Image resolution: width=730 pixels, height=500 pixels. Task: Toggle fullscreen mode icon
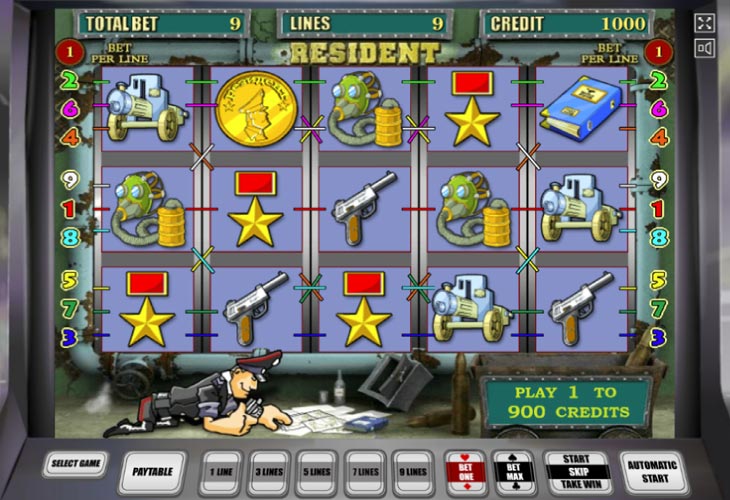coord(704,23)
